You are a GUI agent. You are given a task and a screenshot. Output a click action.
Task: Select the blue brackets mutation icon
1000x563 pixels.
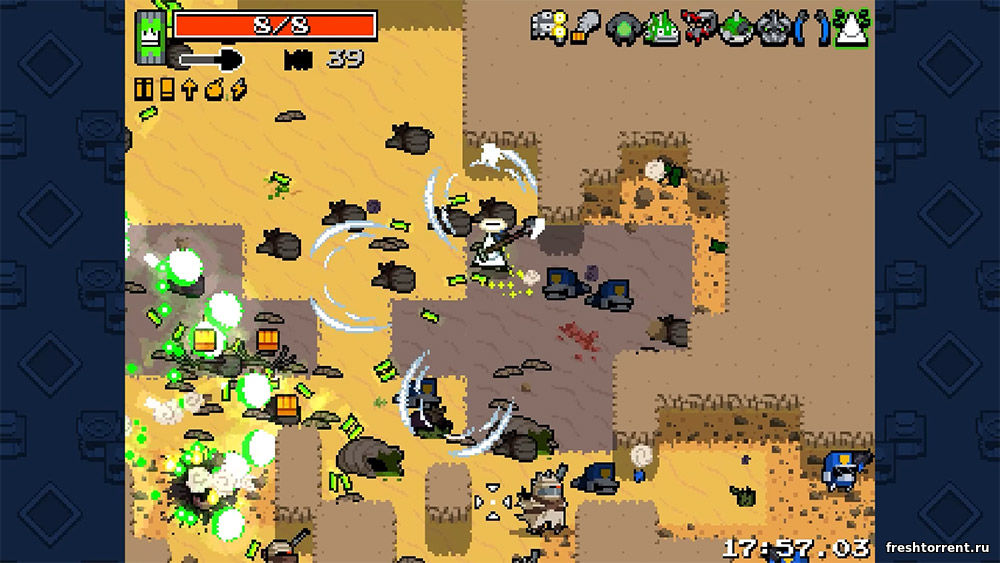coord(811,27)
